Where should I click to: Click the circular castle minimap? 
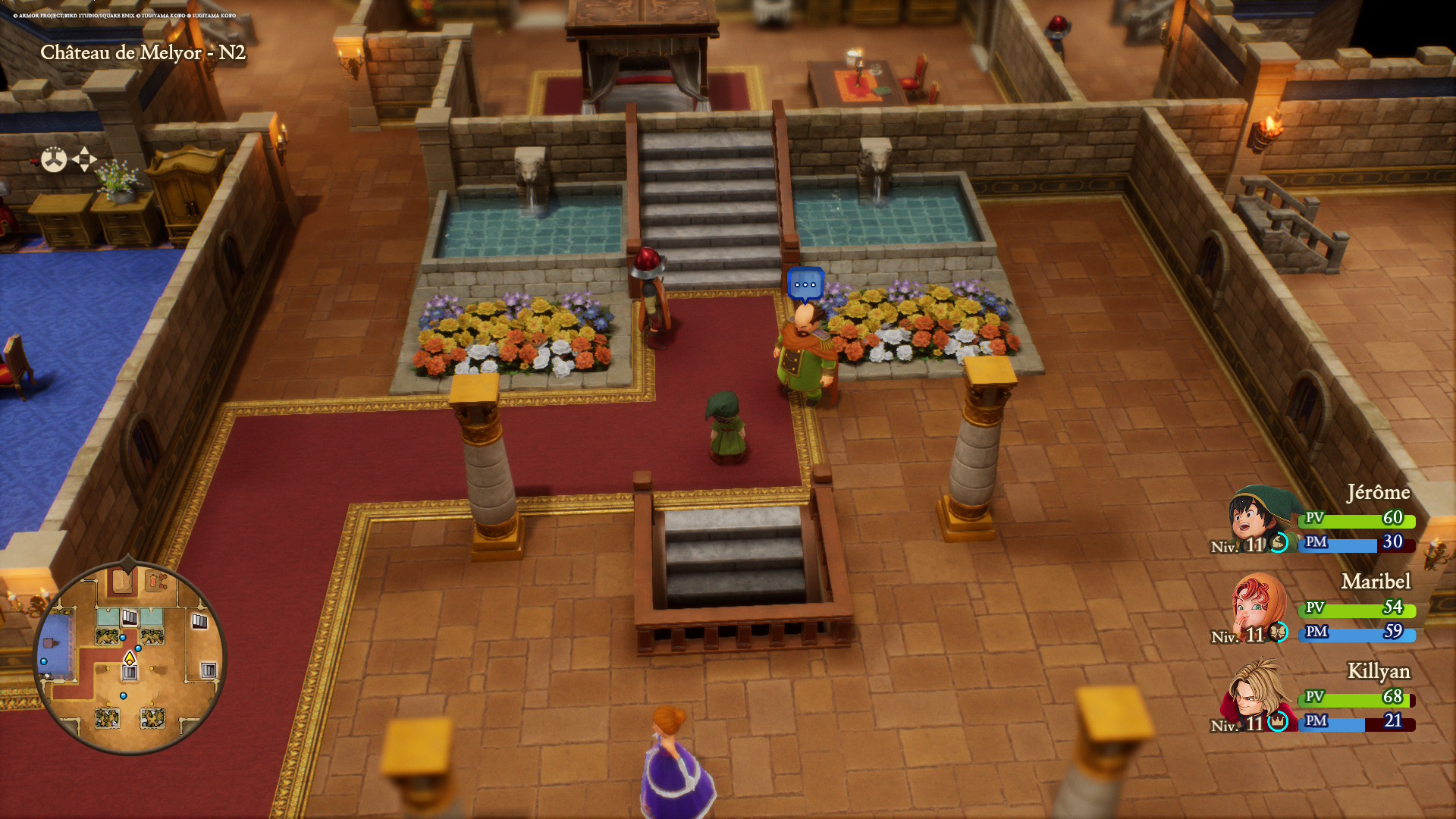pos(130,658)
